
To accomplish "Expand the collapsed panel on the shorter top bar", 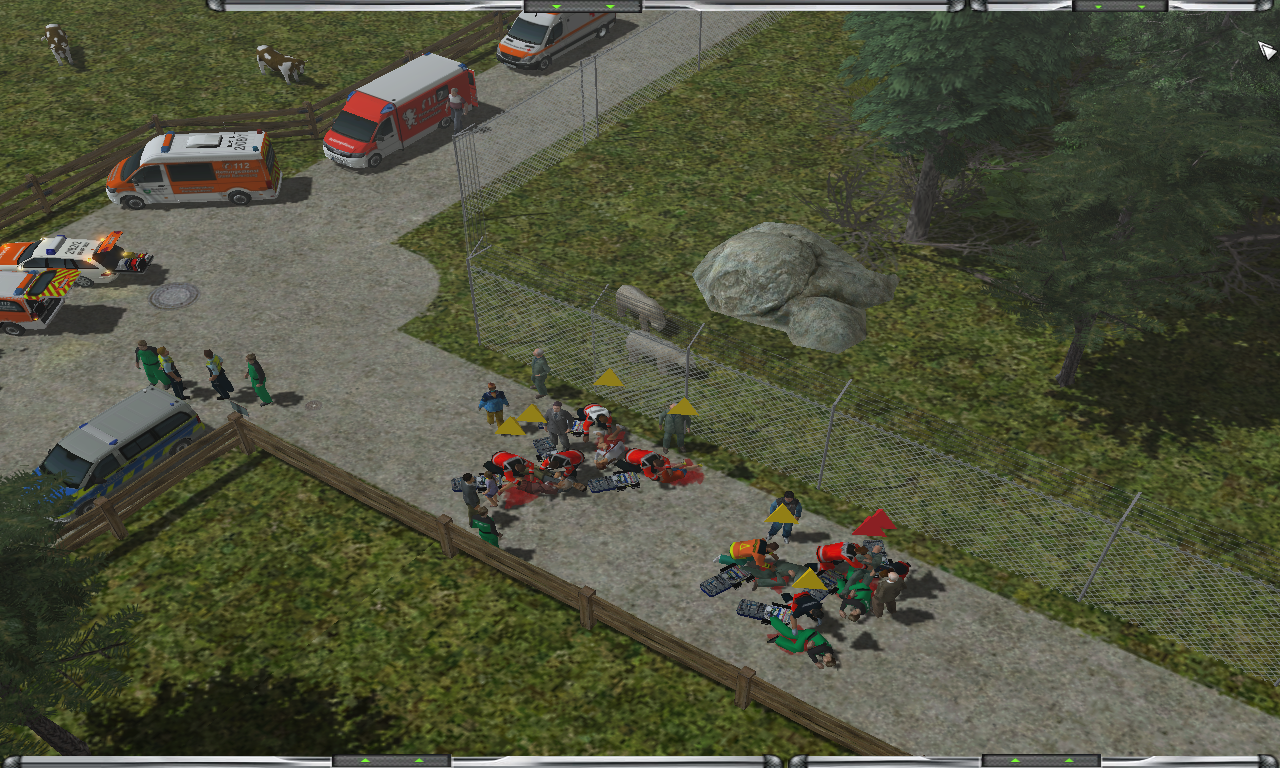I will click(1120, 6).
